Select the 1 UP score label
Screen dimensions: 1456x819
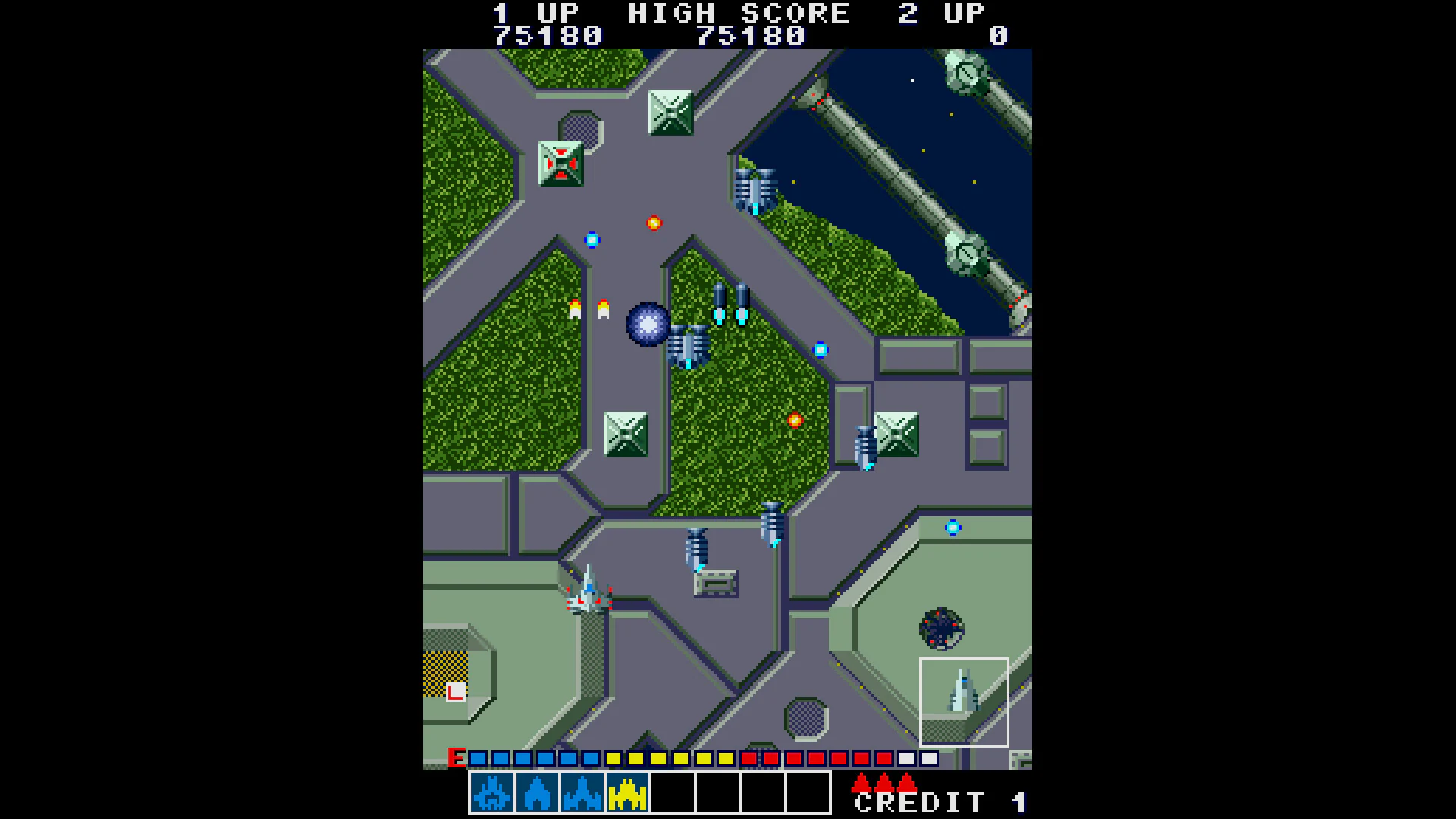pos(536,11)
